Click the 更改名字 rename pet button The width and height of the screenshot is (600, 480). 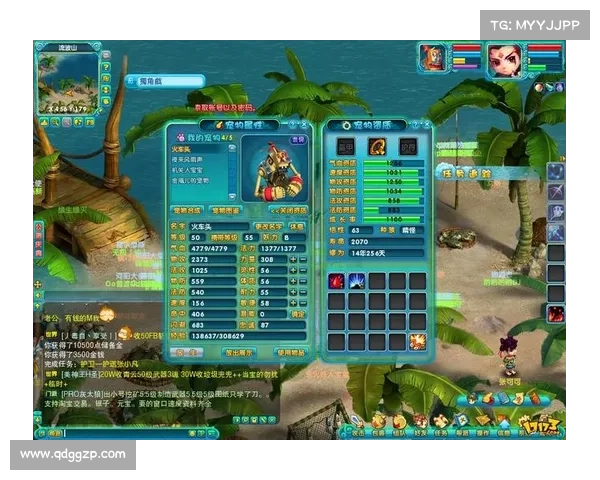[267, 226]
